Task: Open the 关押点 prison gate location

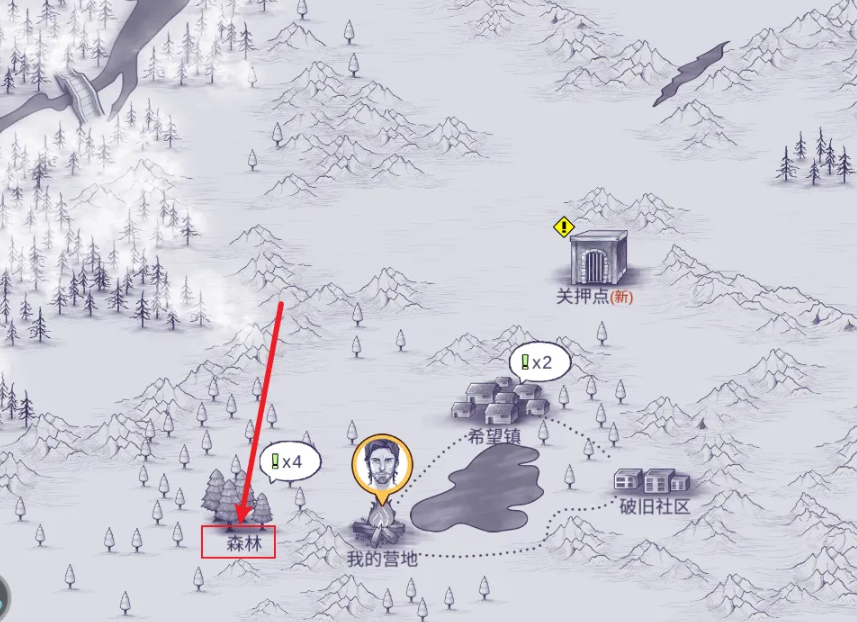Action: [598, 258]
